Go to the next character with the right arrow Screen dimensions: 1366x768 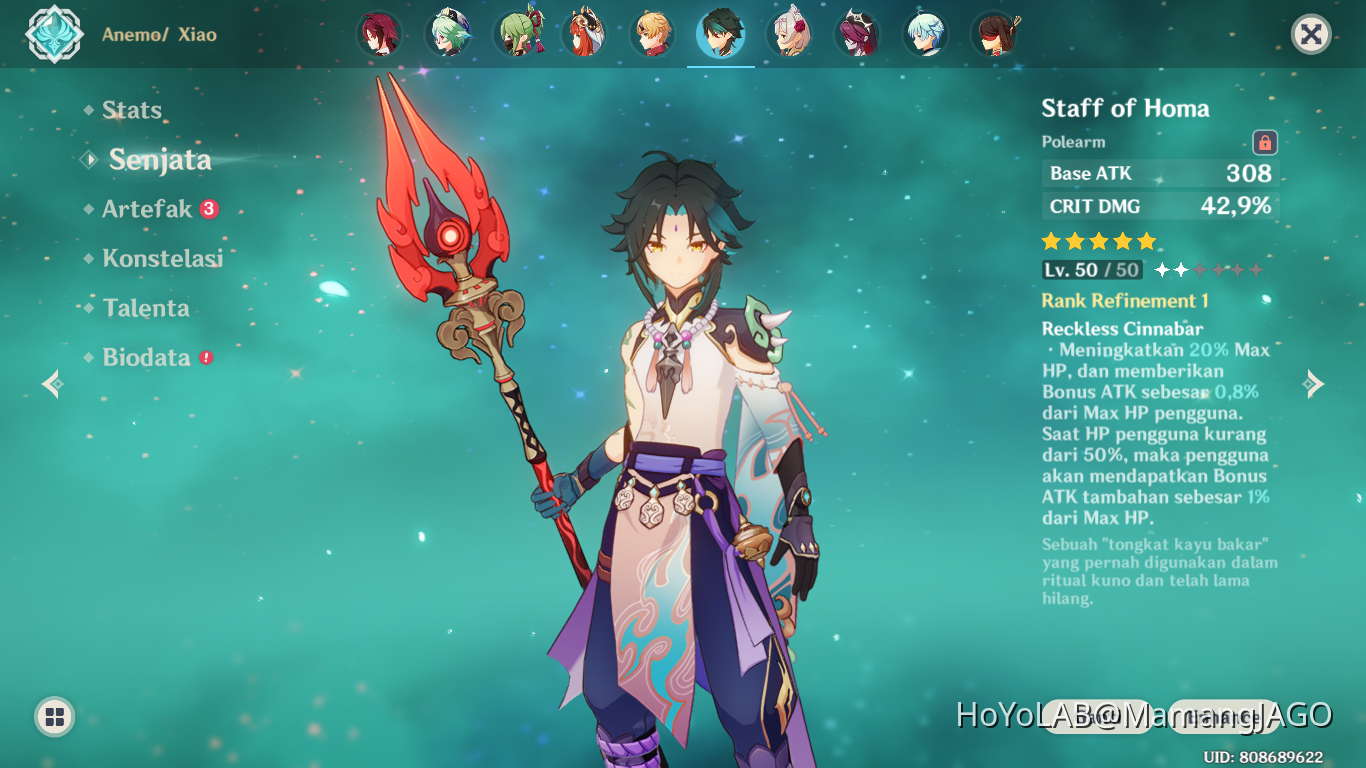(1315, 384)
